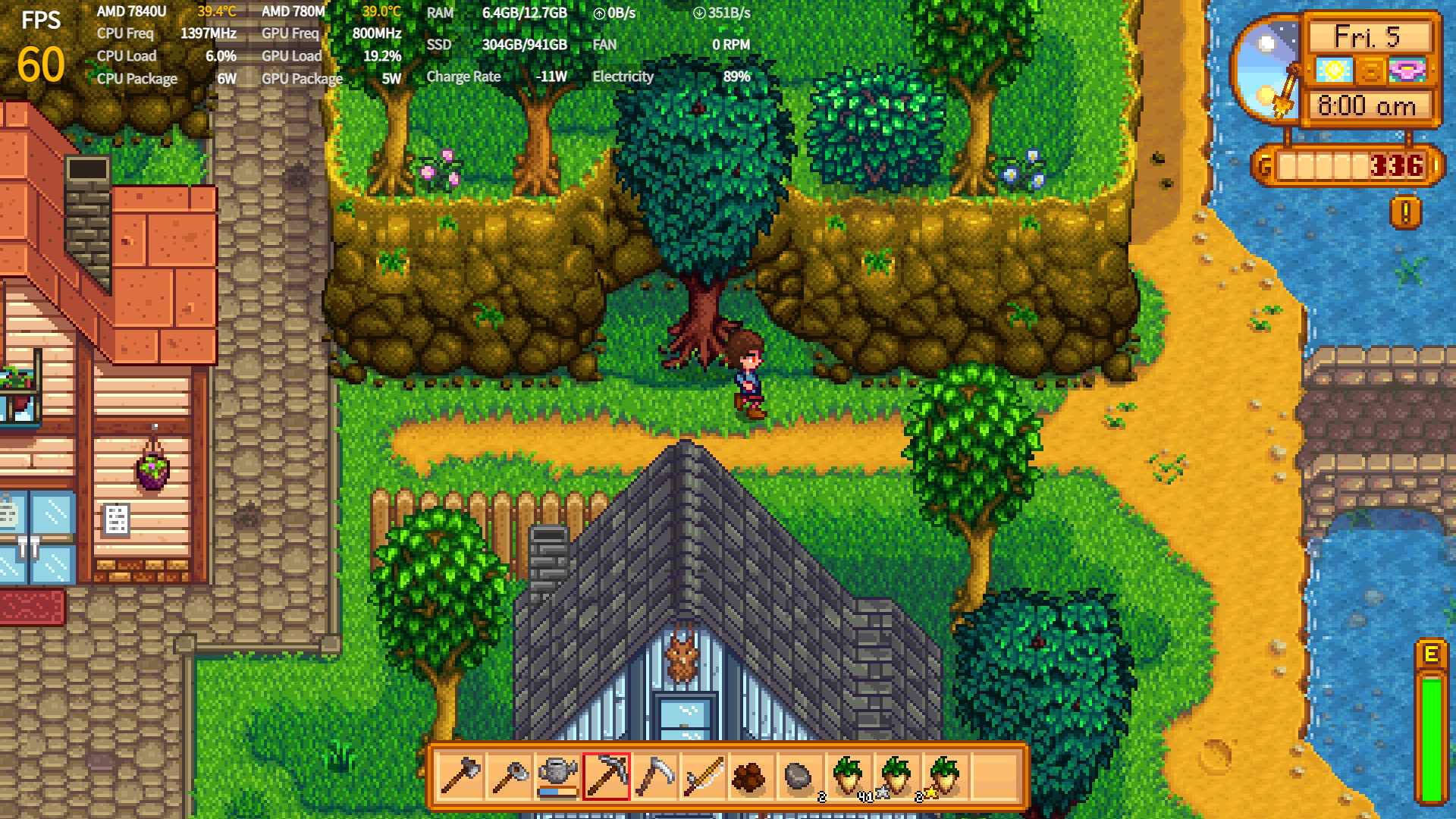Select the stone stack in the hotbar
Image resolution: width=1456 pixels, height=819 pixels.
(x=800, y=777)
